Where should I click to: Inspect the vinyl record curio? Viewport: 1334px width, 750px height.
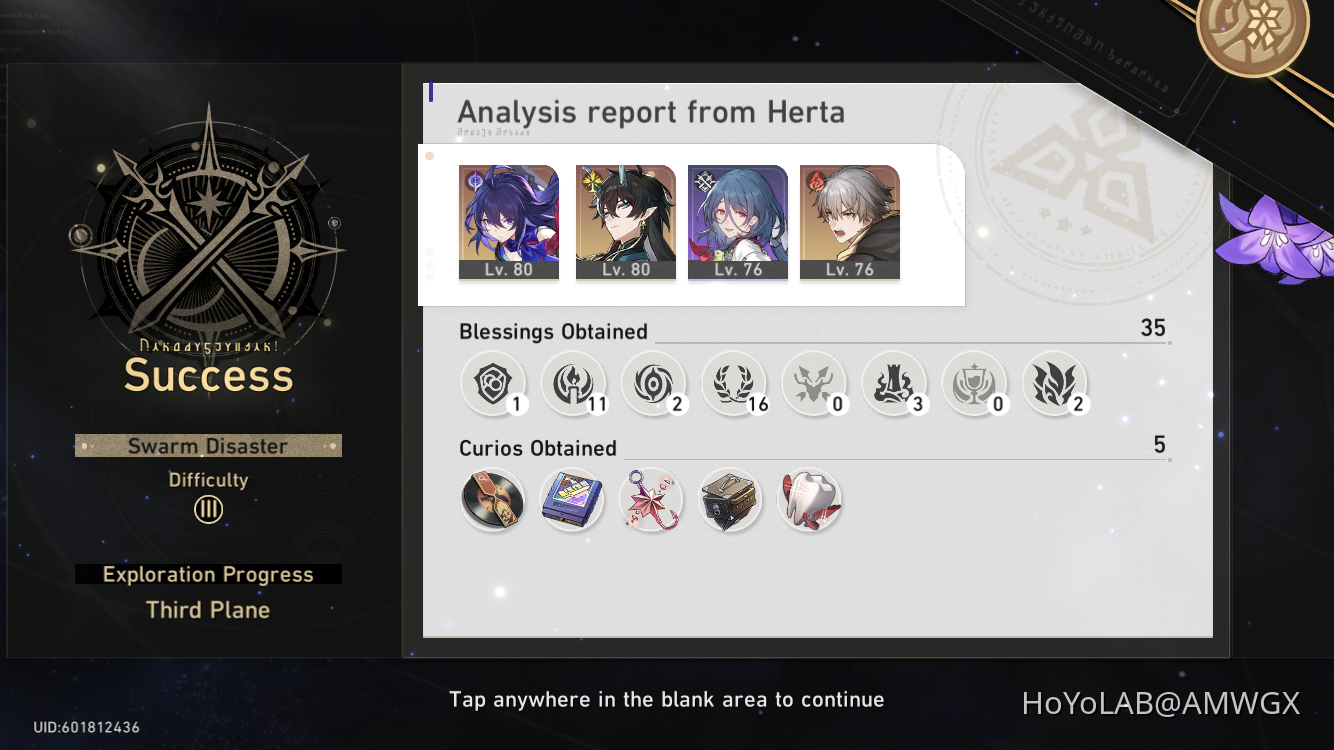tap(493, 500)
